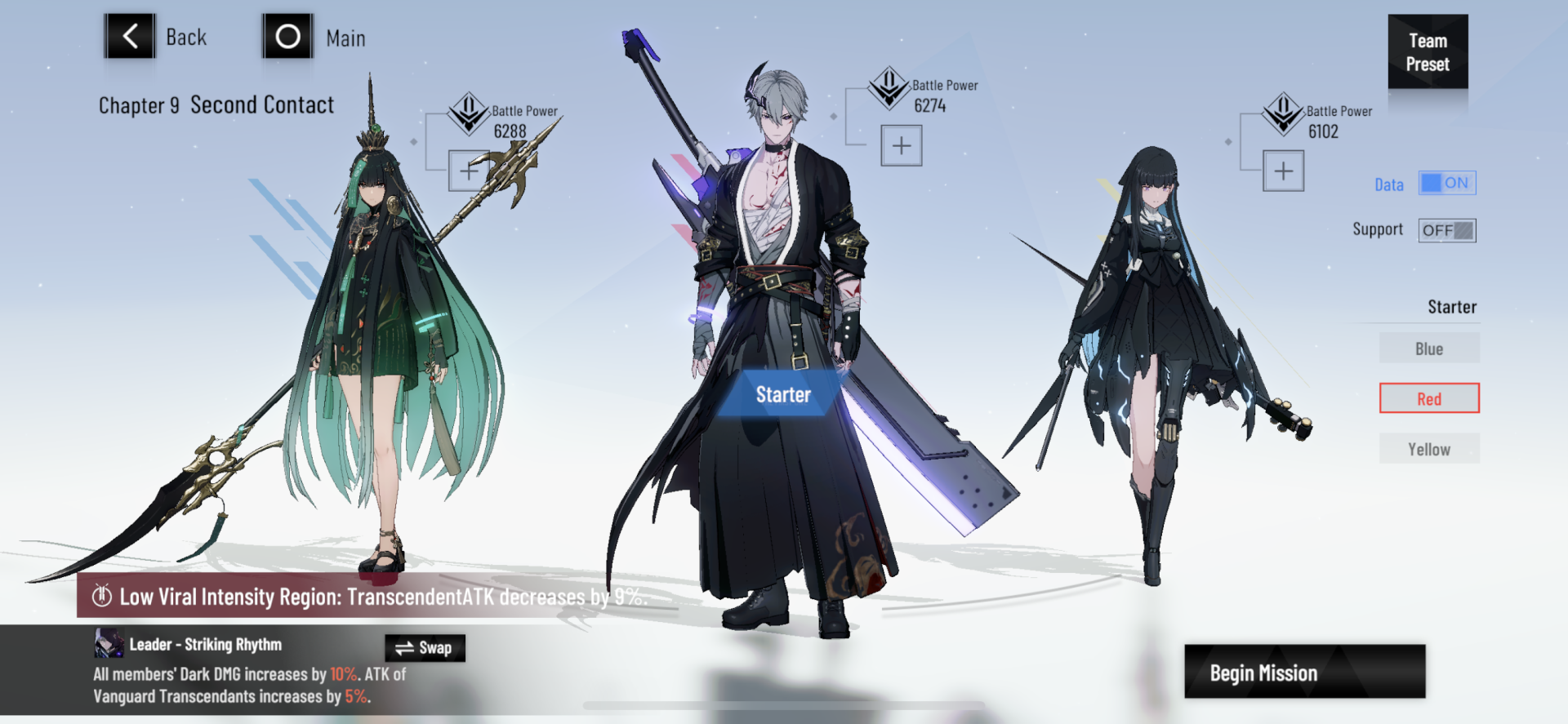Tap the plus icon beside the 6274 character
1568x724 pixels.
pyautogui.click(x=901, y=144)
